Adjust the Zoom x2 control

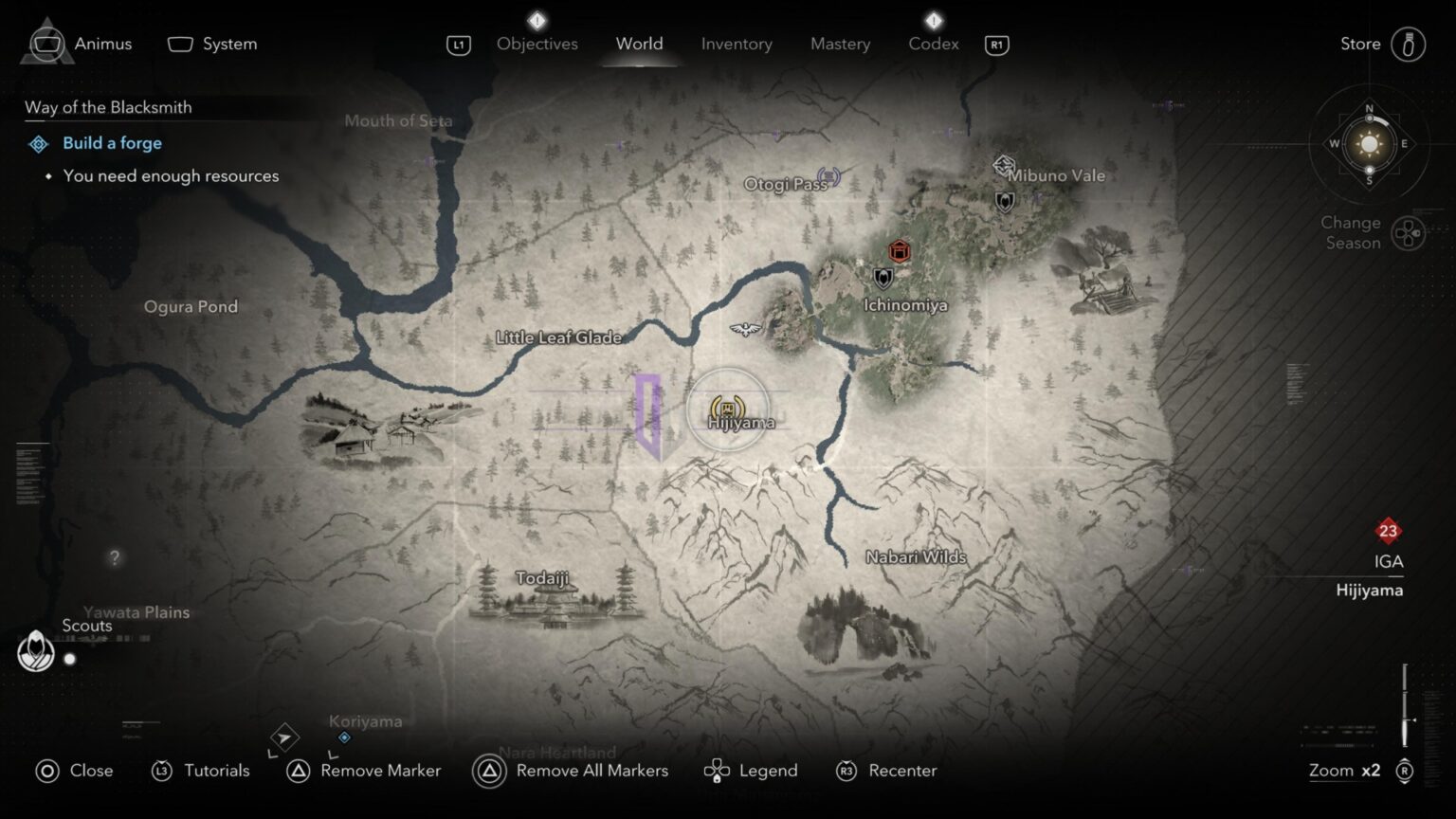1343,771
